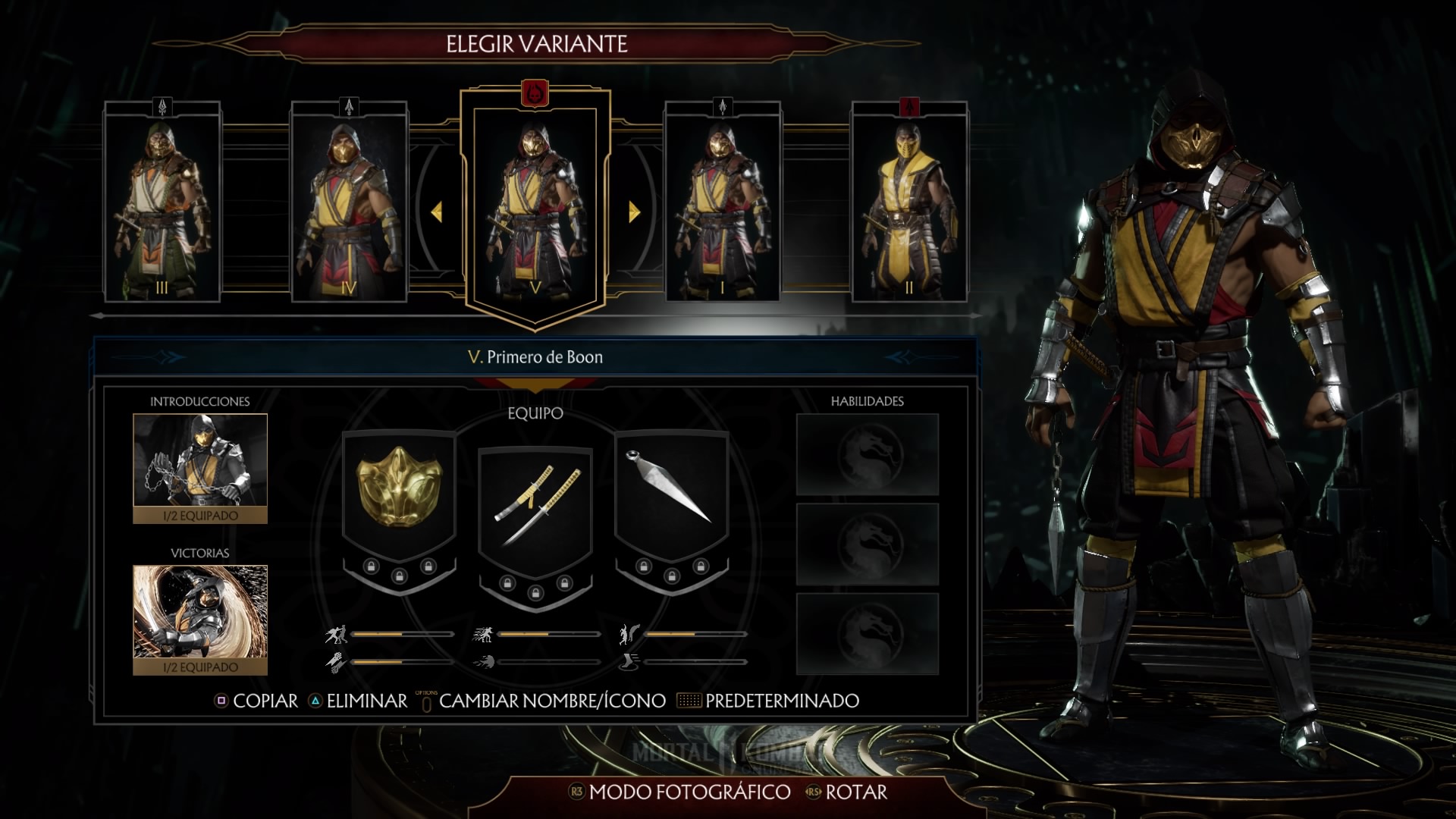Click the Rotar character option
Image resolution: width=1456 pixels, height=819 pixels.
846,792
